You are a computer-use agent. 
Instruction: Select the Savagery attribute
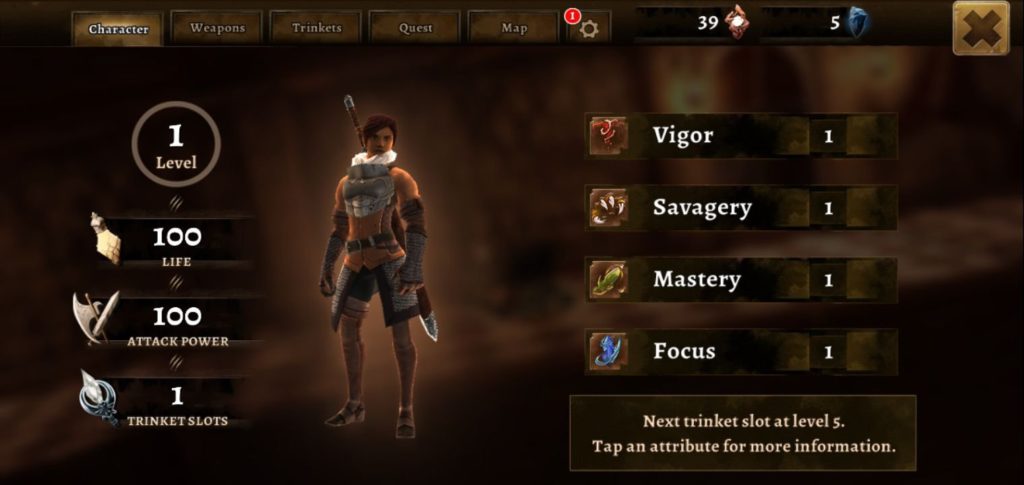coord(741,208)
